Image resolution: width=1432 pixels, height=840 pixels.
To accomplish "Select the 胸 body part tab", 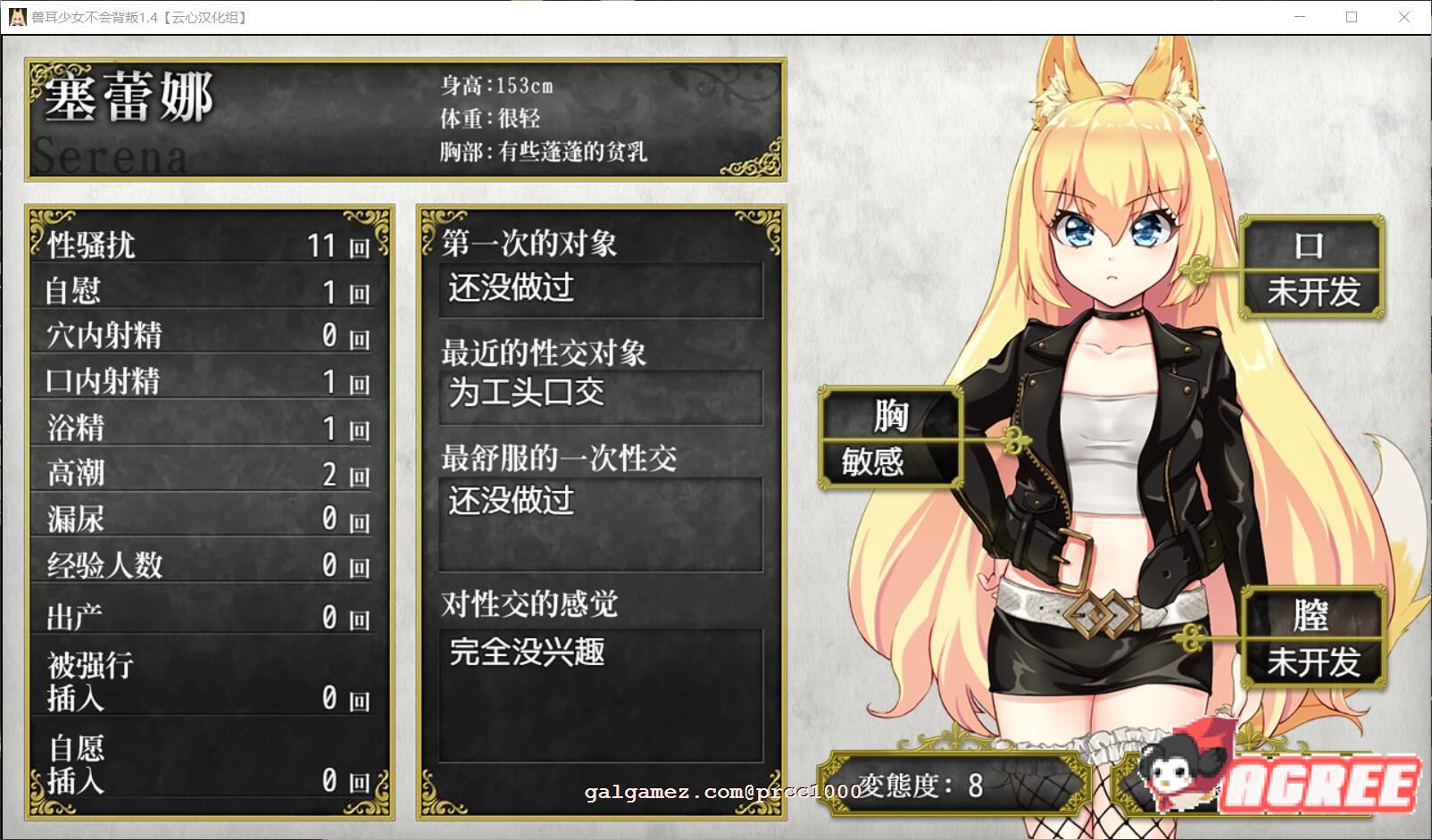I will 893,417.
